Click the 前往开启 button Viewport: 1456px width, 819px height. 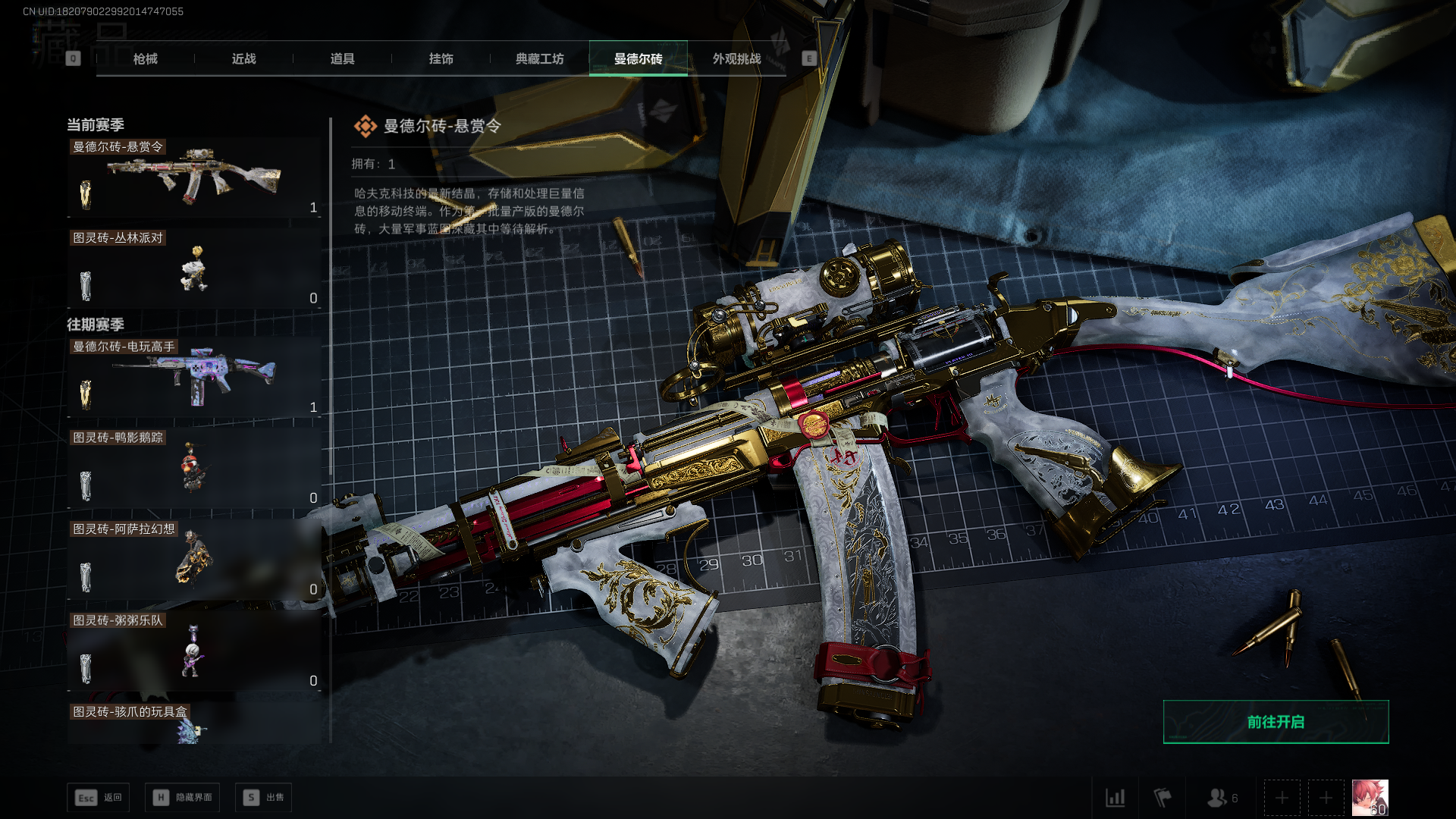pos(1276,722)
